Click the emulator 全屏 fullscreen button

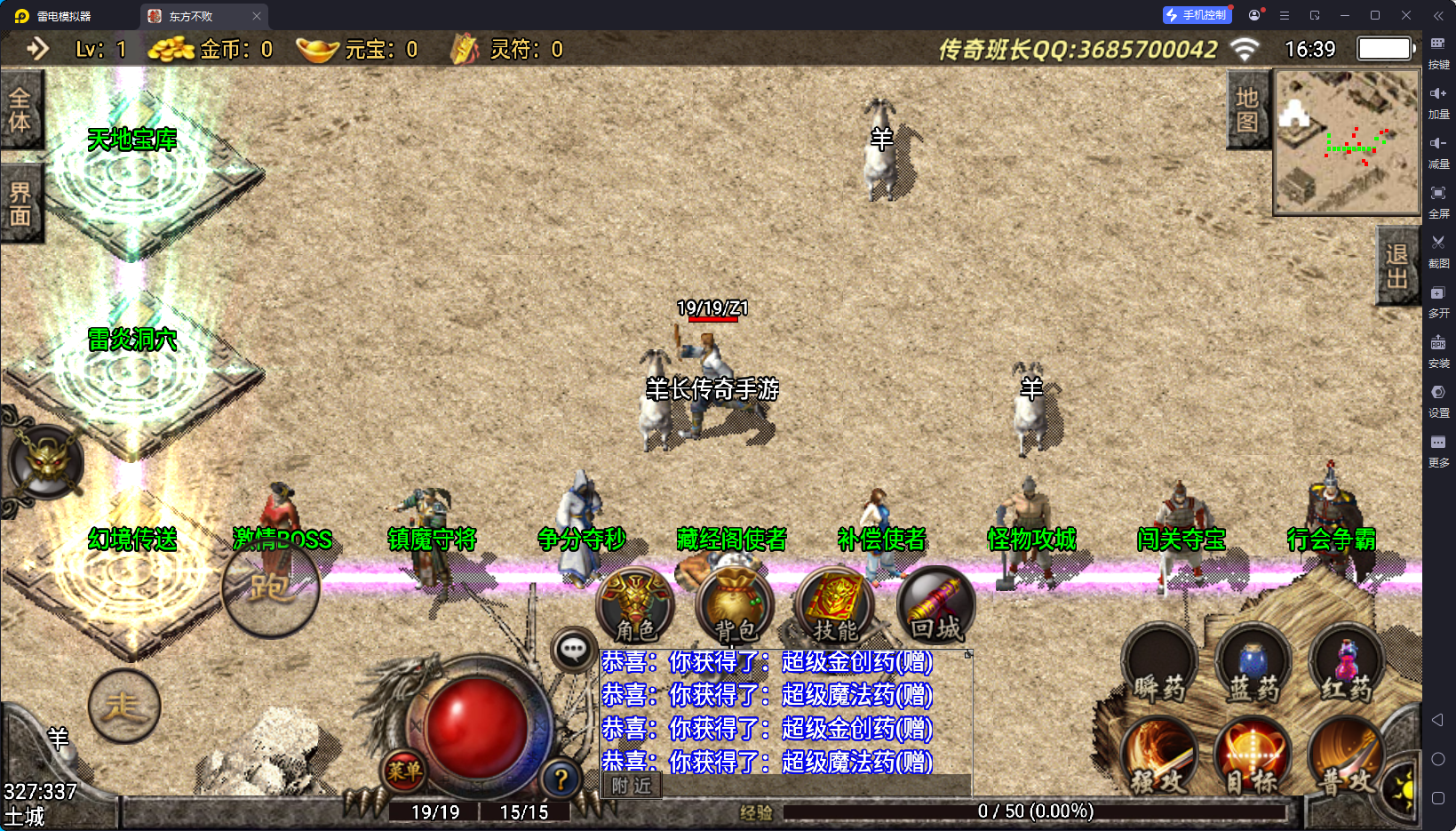1438,200
